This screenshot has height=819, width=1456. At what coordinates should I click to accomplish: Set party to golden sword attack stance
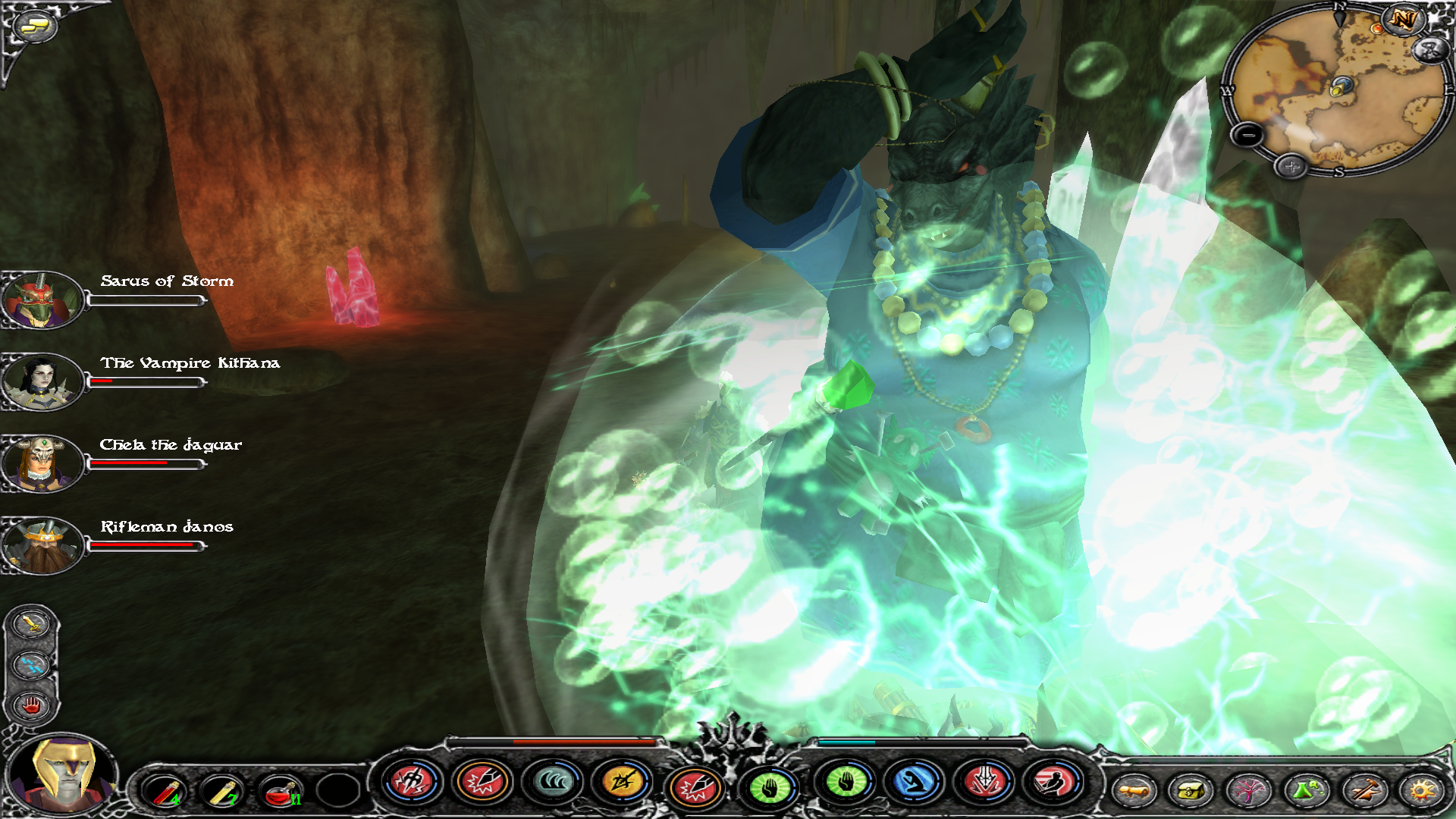coord(31,624)
